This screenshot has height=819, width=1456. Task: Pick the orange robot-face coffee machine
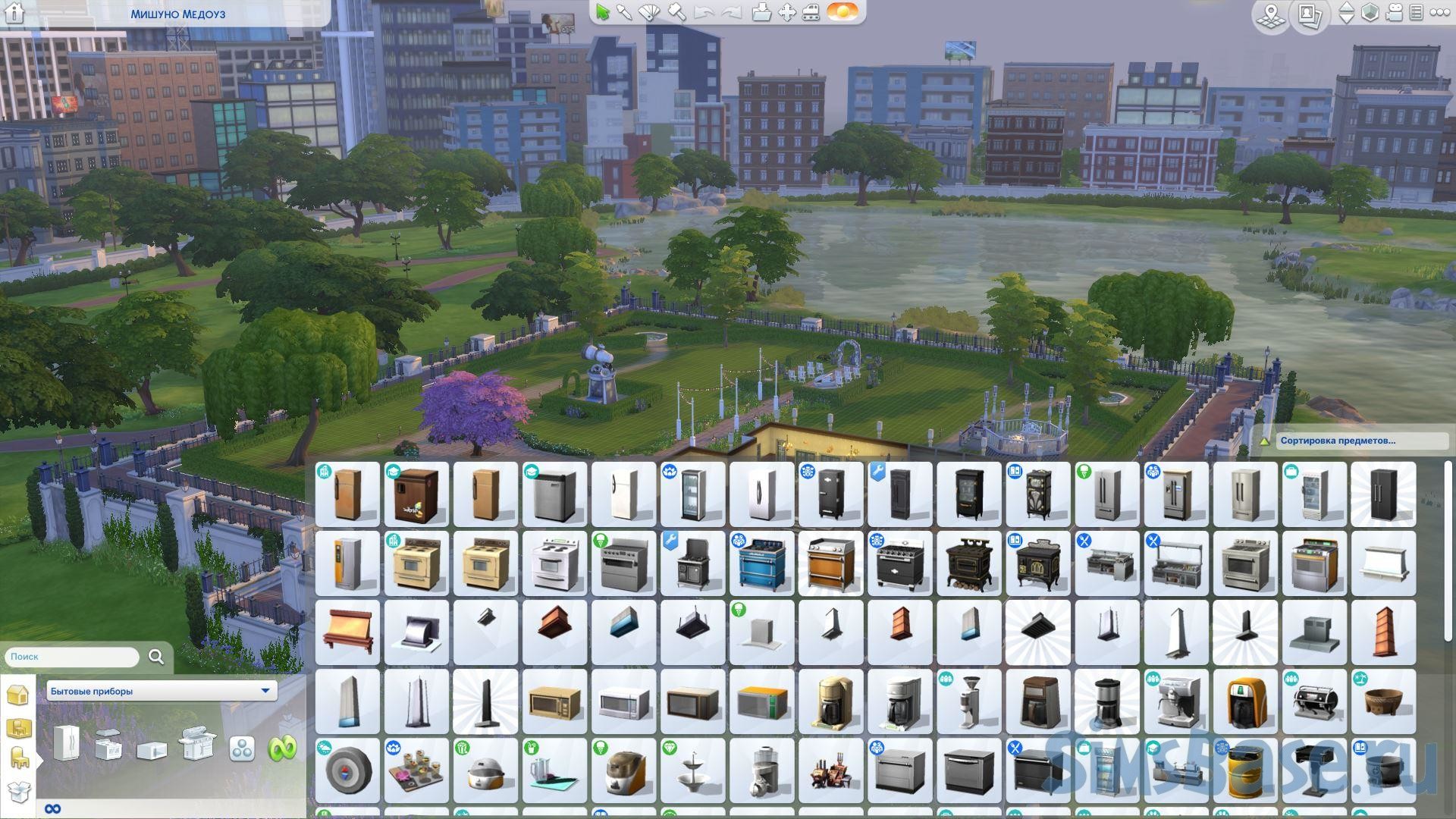1244,702
